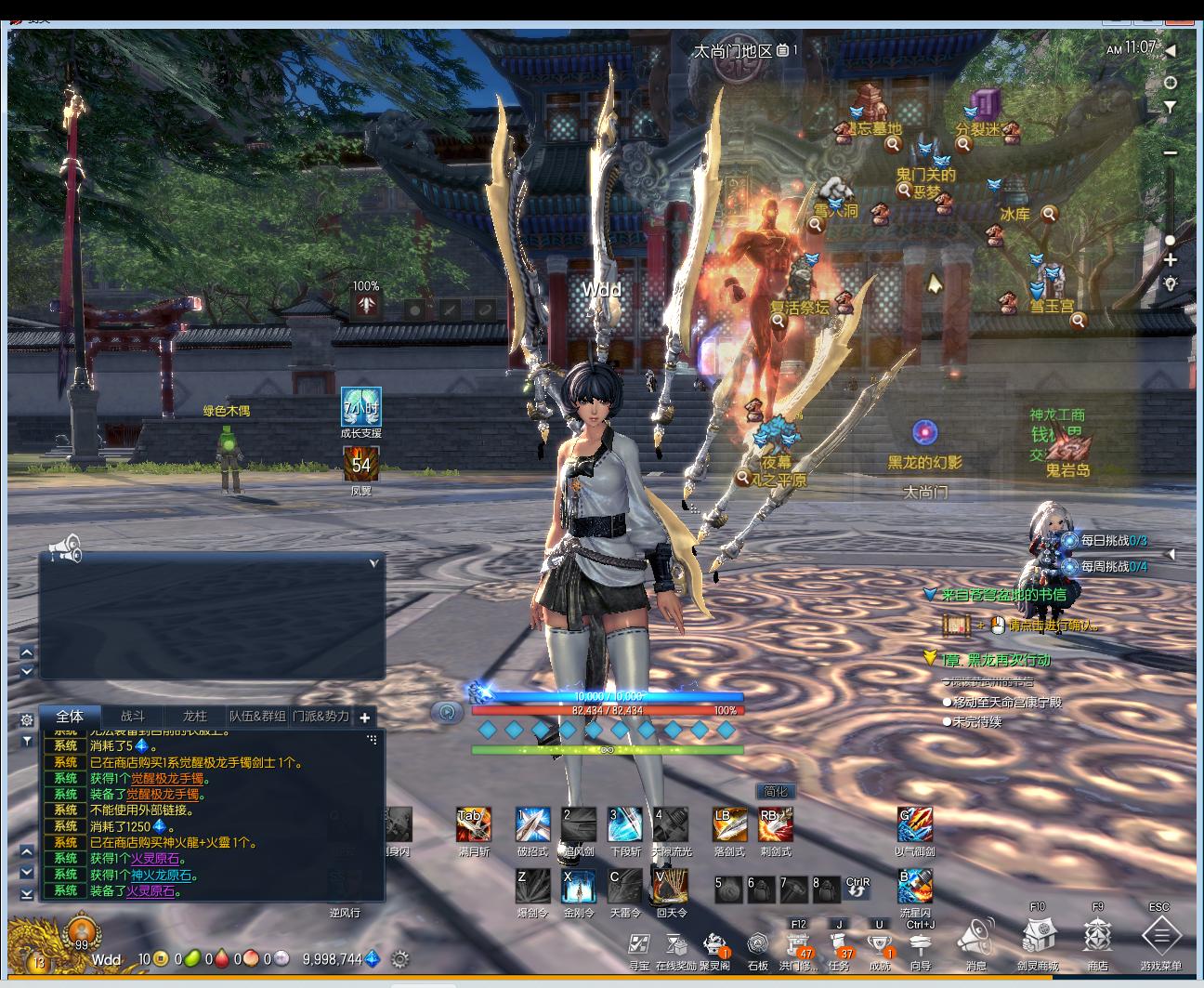Activate the 满月斩 skill
This screenshot has height=988, width=1204.
click(473, 825)
